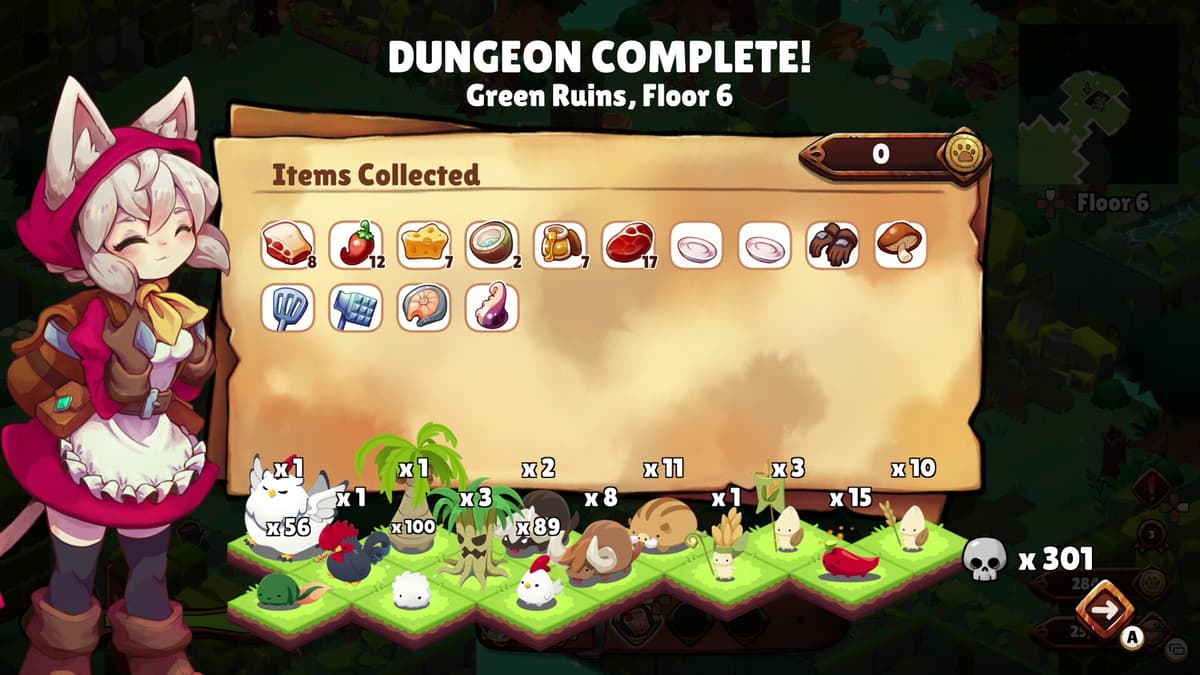Viewport: 1200px width, 675px height.
Task: Select the brown leather gloves item
Action: tap(832, 245)
